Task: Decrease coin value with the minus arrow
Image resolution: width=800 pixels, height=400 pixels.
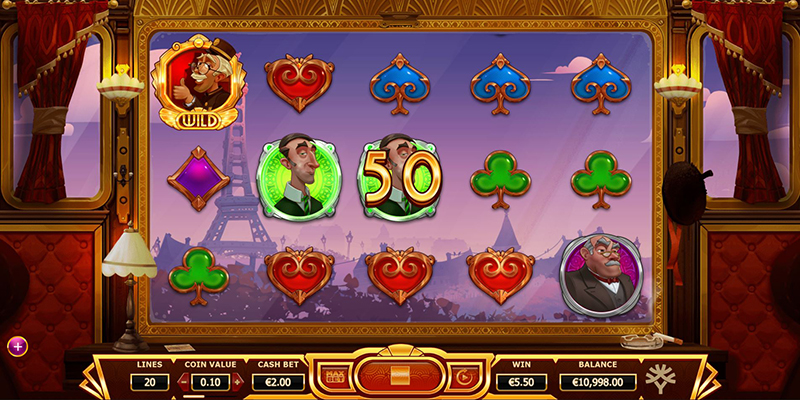Action: pyautogui.click(x=181, y=381)
